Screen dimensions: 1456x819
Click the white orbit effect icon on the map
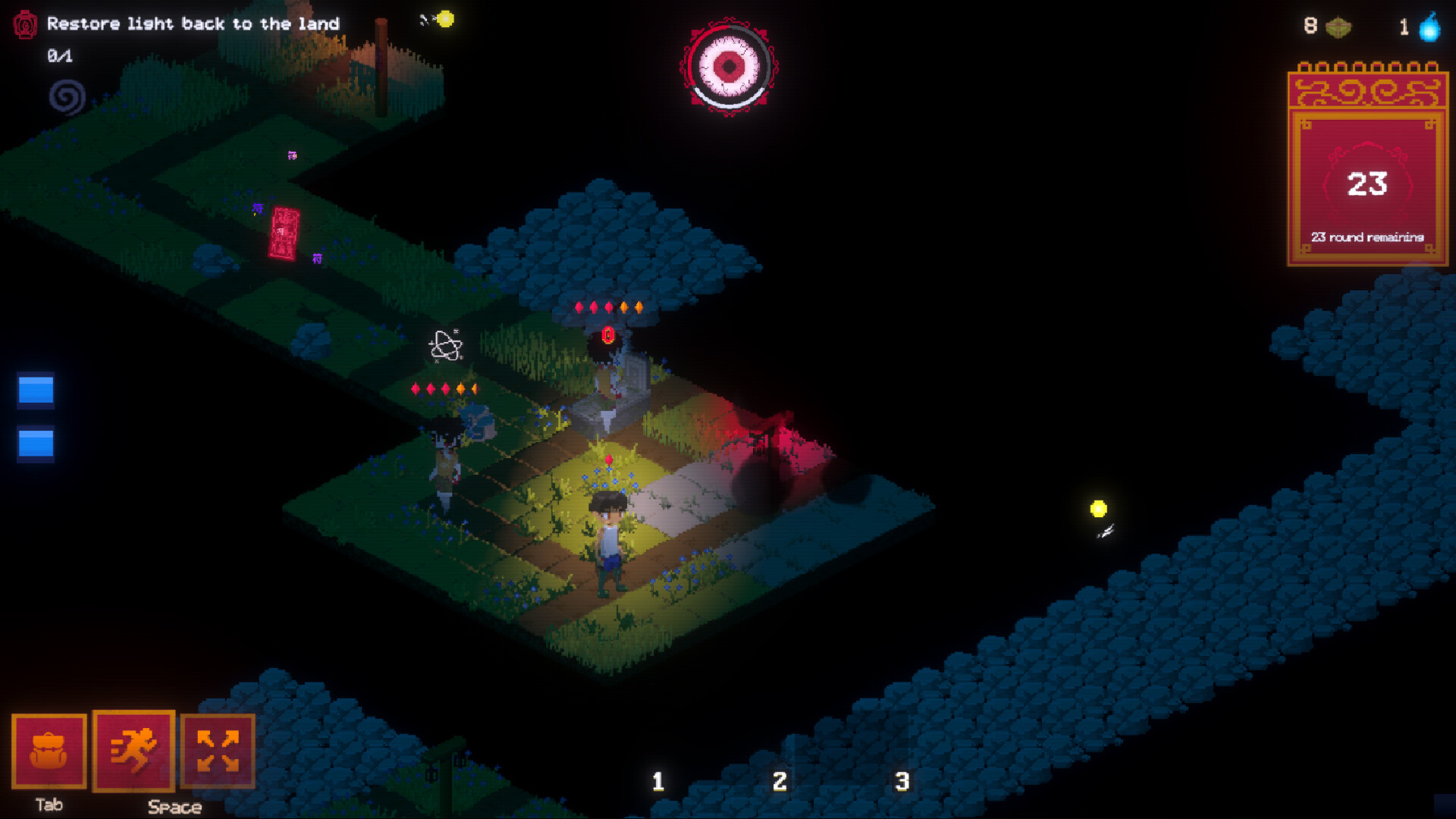444,345
